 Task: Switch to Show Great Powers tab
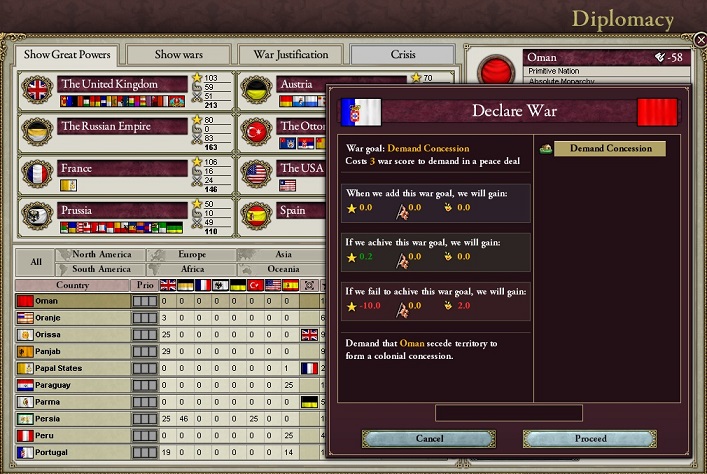tap(67, 54)
